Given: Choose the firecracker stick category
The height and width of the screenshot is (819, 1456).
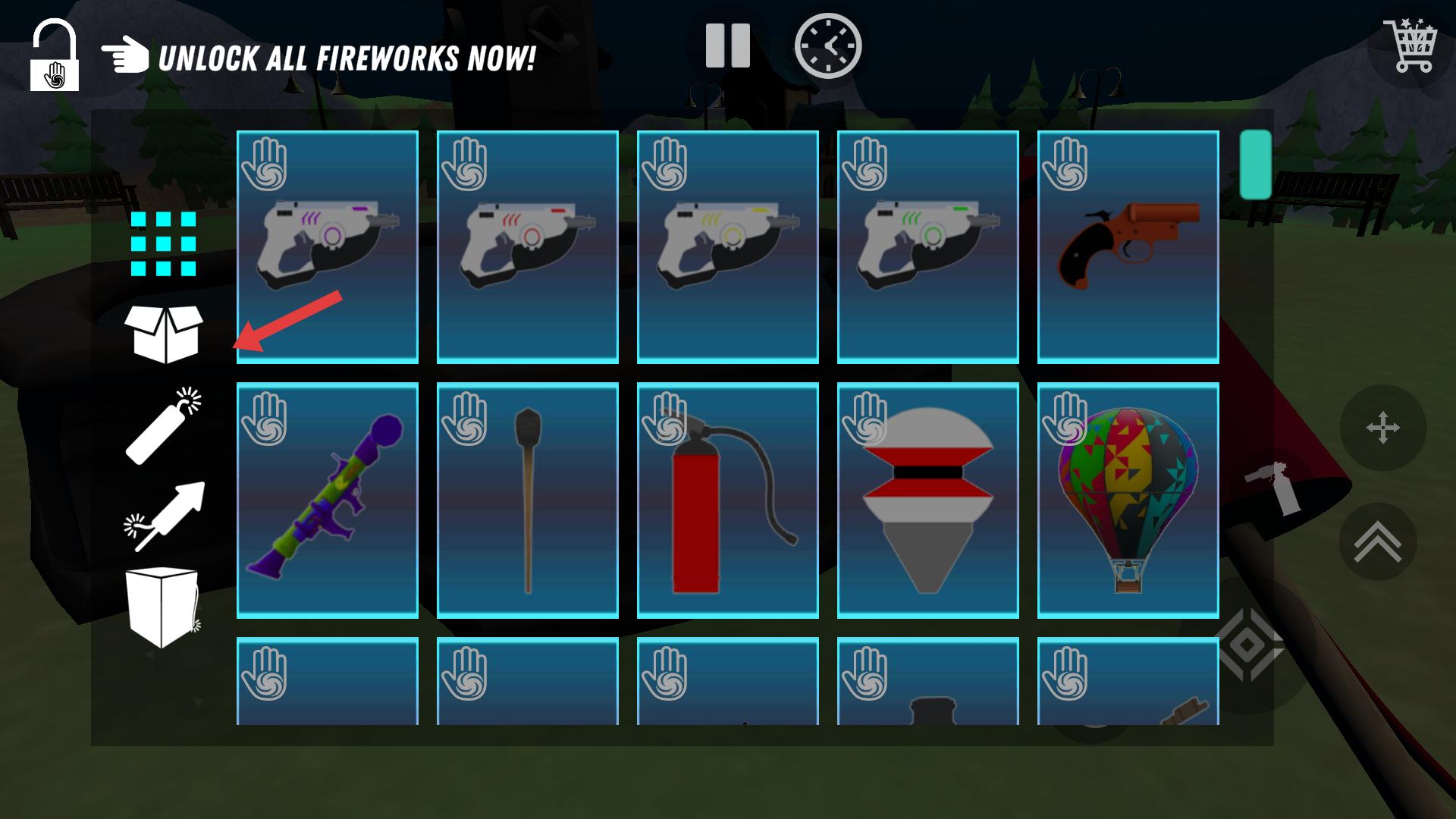Looking at the screenshot, I should [x=164, y=425].
